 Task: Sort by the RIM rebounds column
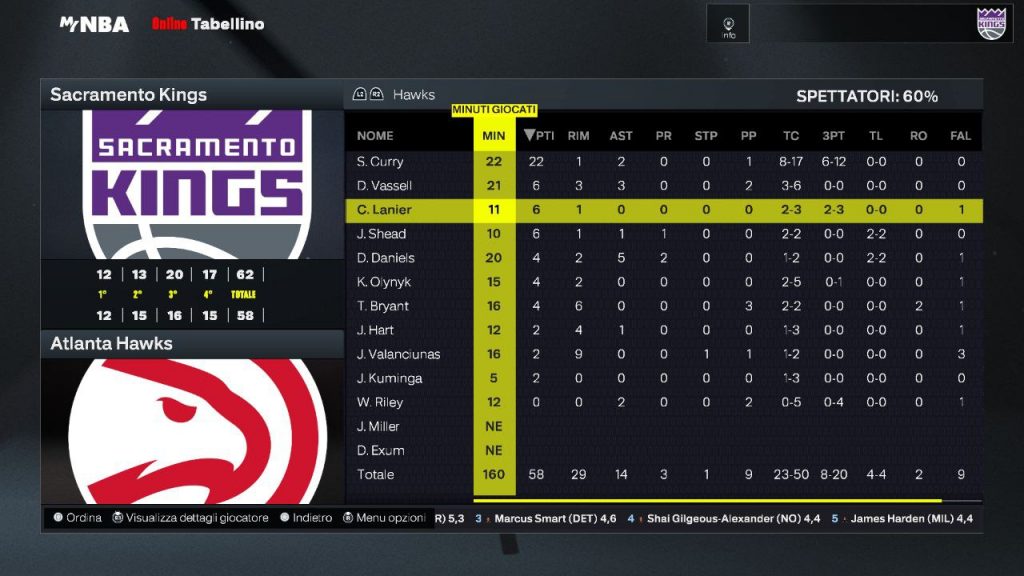(578, 136)
